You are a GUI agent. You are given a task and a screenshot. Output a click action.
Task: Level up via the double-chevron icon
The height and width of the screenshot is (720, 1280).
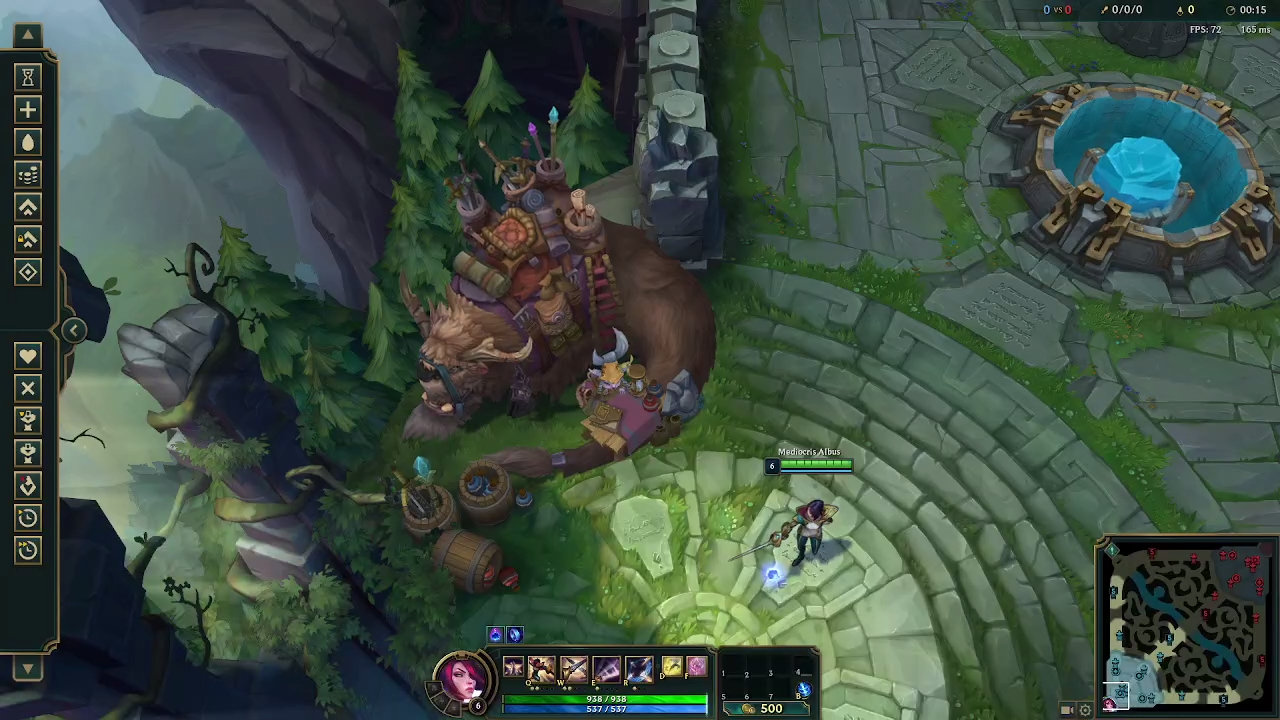[27, 207]
